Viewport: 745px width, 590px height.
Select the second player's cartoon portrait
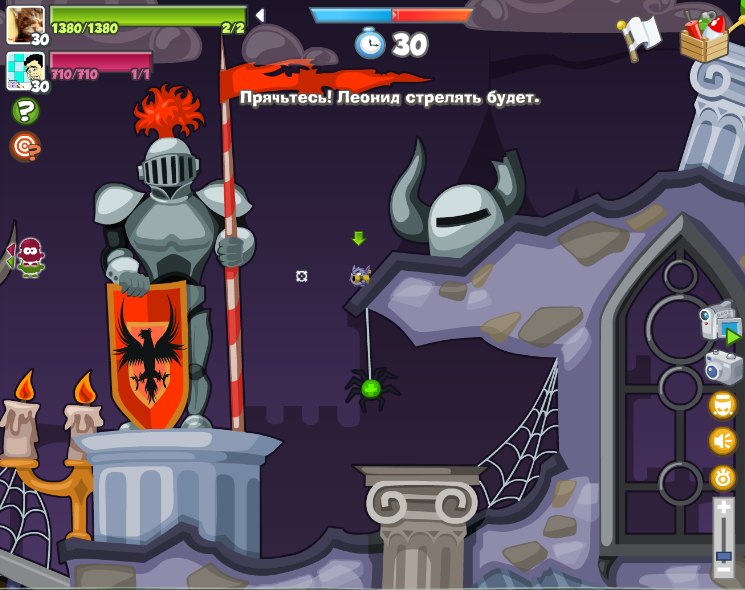pyautogui.click(x=24, y=69)
